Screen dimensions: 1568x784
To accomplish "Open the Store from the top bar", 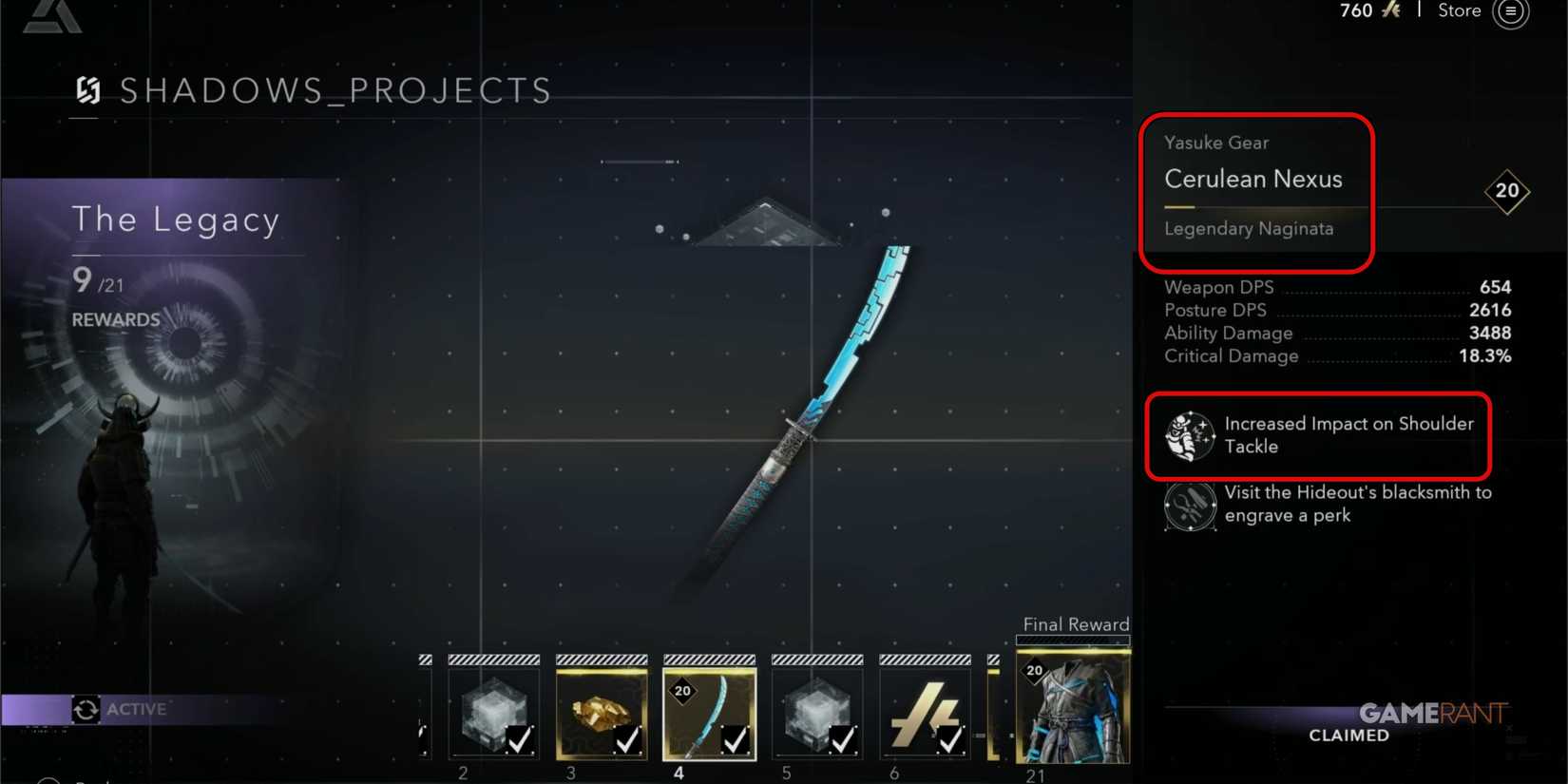I will click(x=1459, y=11).
